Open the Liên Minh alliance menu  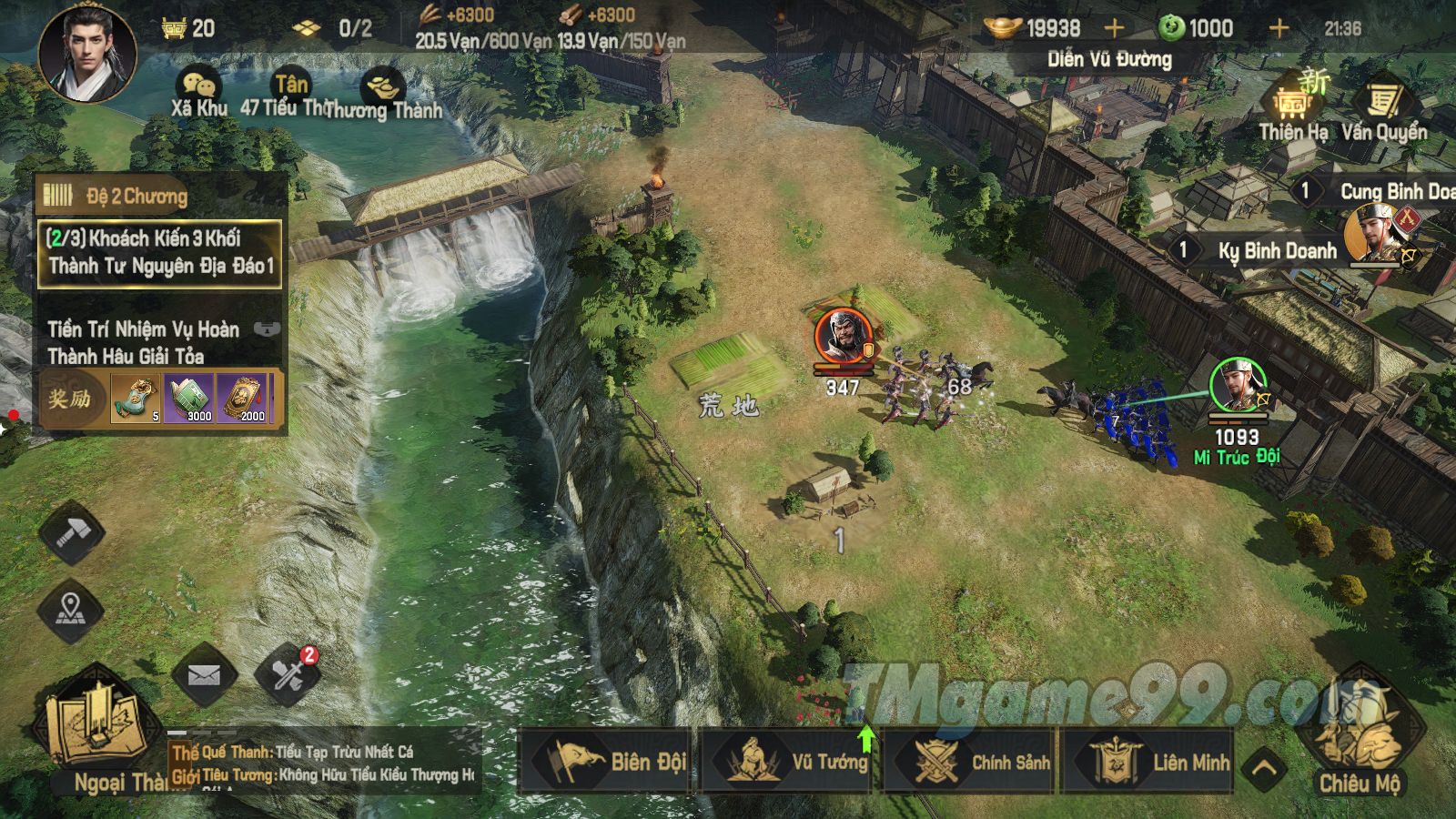(x=1153, y=761)
